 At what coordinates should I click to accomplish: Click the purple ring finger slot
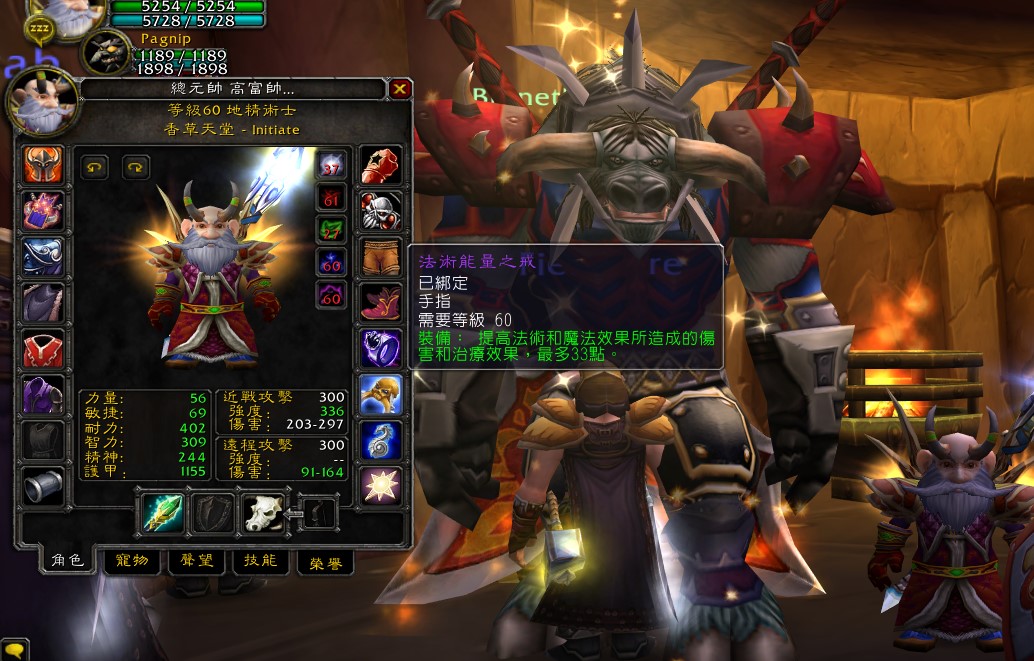pos(381,349)
